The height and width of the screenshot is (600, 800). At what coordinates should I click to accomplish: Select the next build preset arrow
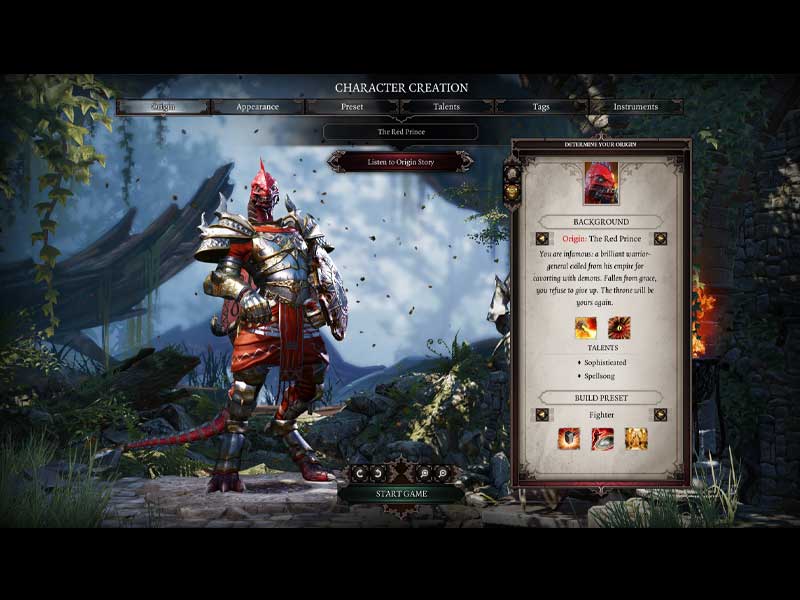pyautogui.click(x=660, y=414)
